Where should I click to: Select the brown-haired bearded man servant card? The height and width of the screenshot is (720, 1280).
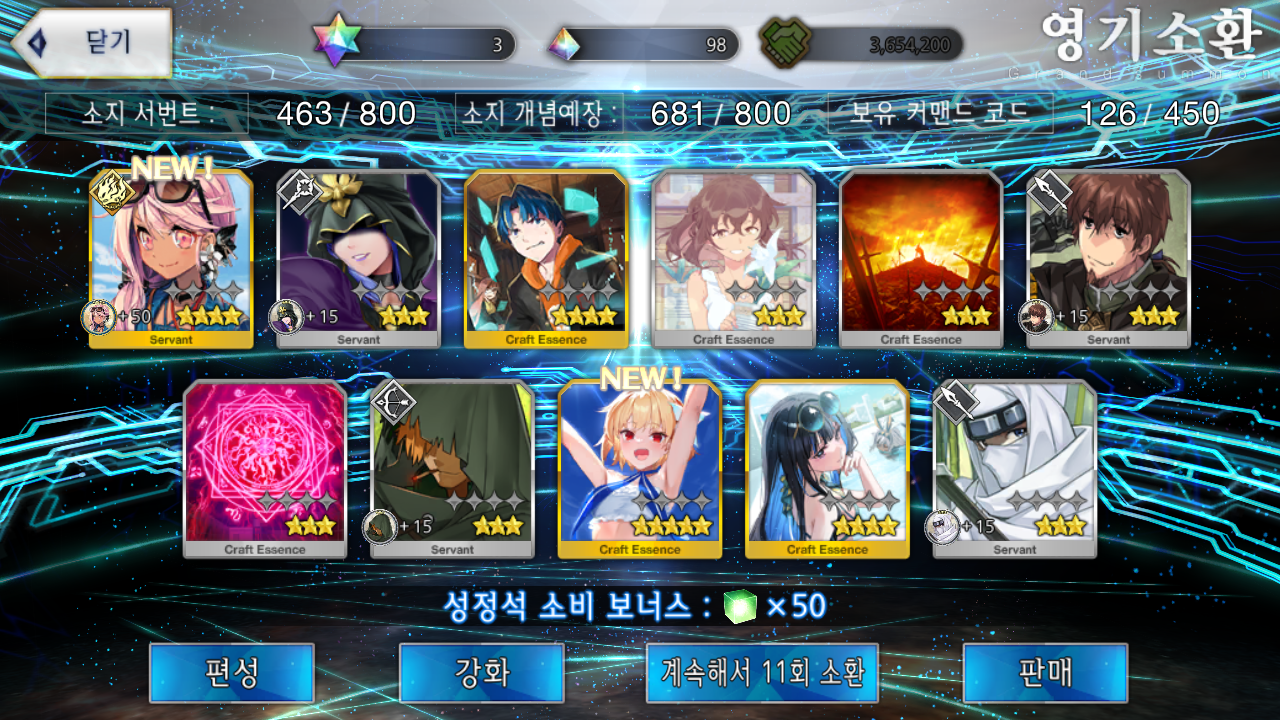click(x=1108, y=258)
